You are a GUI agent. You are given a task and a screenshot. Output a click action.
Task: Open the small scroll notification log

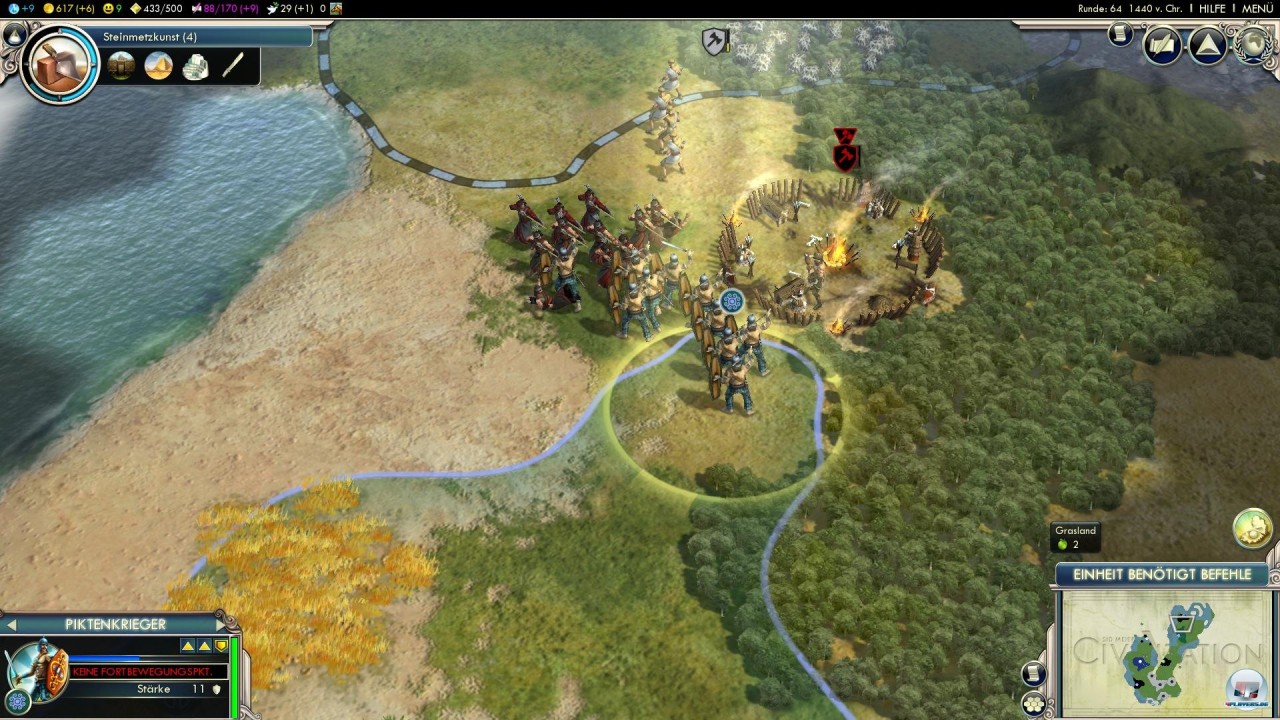pyautogui.click(x=1120, y=35)
